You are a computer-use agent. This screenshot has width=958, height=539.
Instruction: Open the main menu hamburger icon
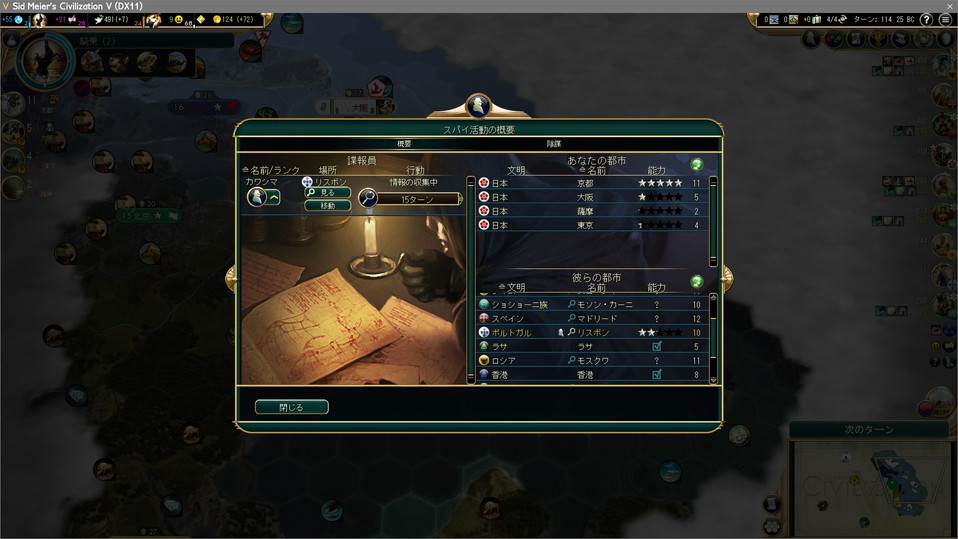945,20
